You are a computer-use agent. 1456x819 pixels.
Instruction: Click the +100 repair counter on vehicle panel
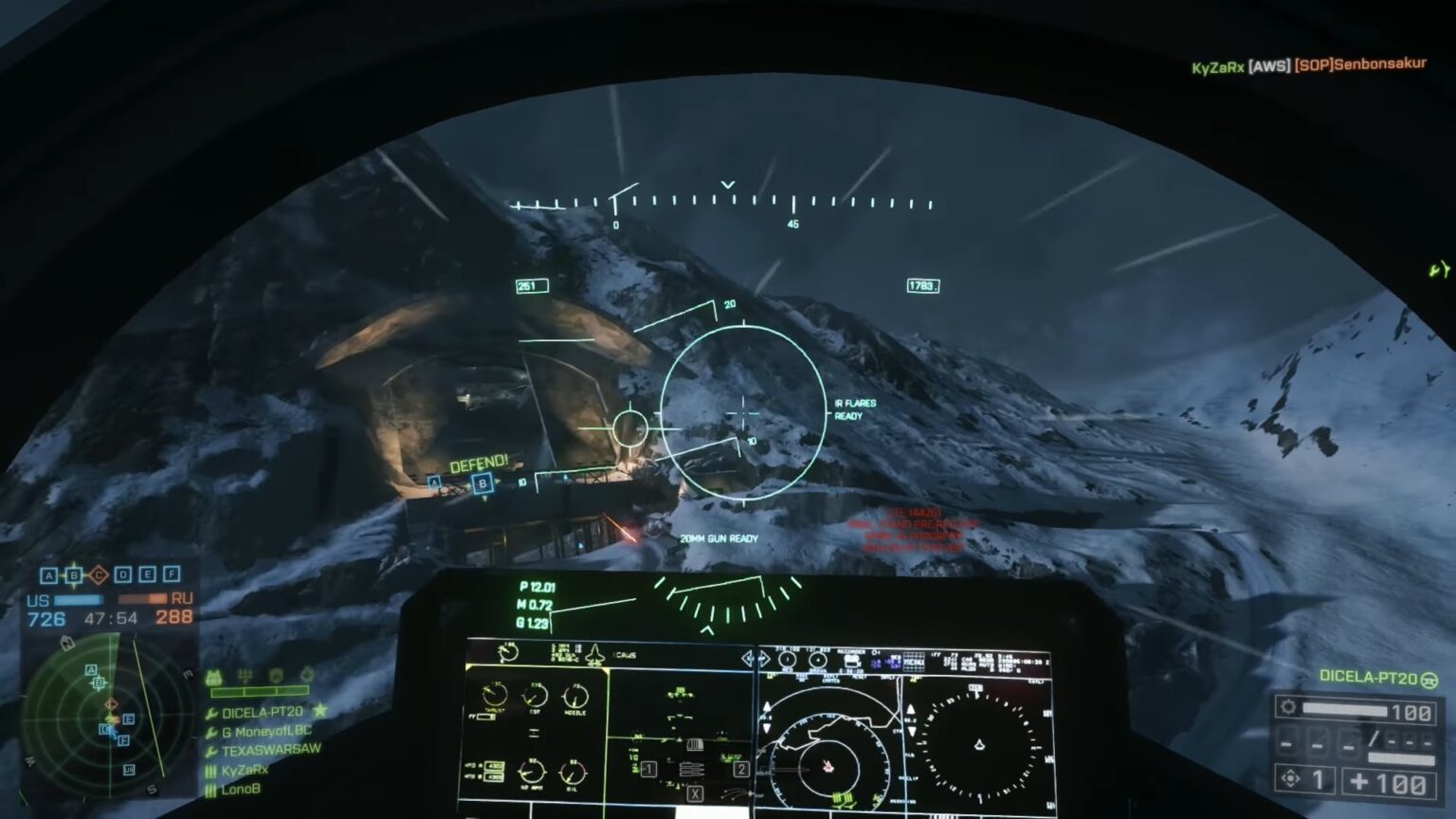1387,782
